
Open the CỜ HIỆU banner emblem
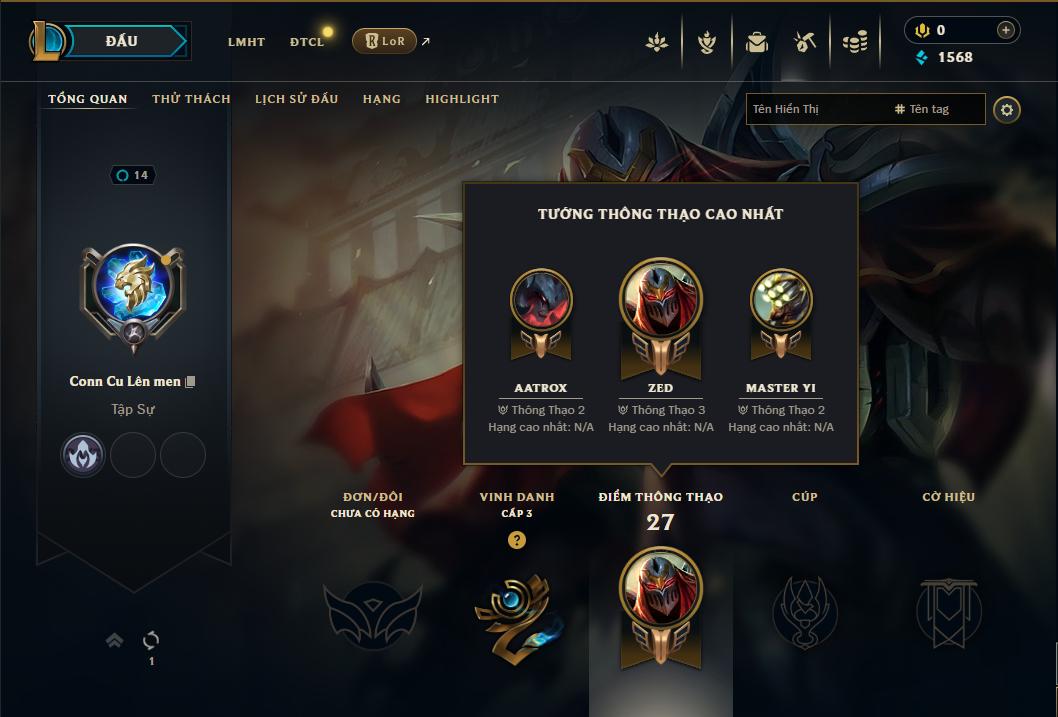[949, 610]
